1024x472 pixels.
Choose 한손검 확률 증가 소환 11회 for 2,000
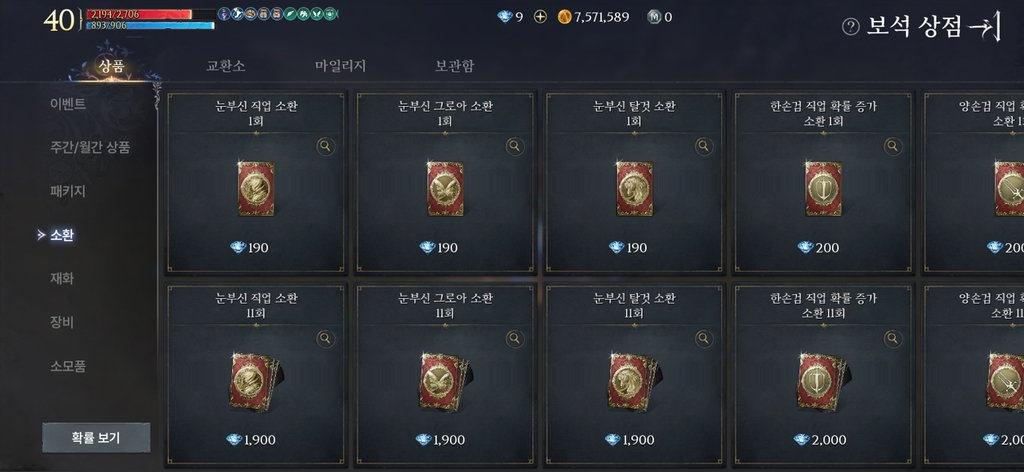click(x=822, y=380)
